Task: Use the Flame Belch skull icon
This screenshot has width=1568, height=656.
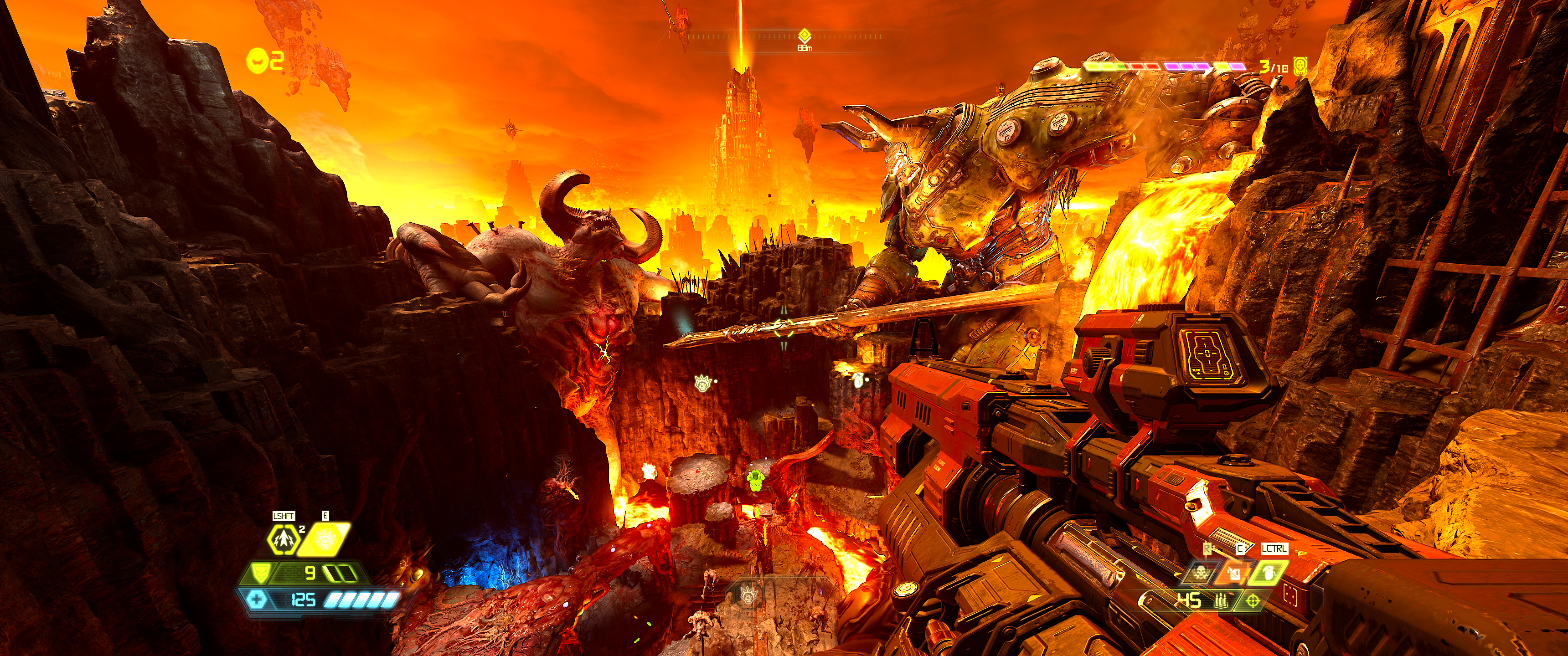Action: [x=1202, y=572]
